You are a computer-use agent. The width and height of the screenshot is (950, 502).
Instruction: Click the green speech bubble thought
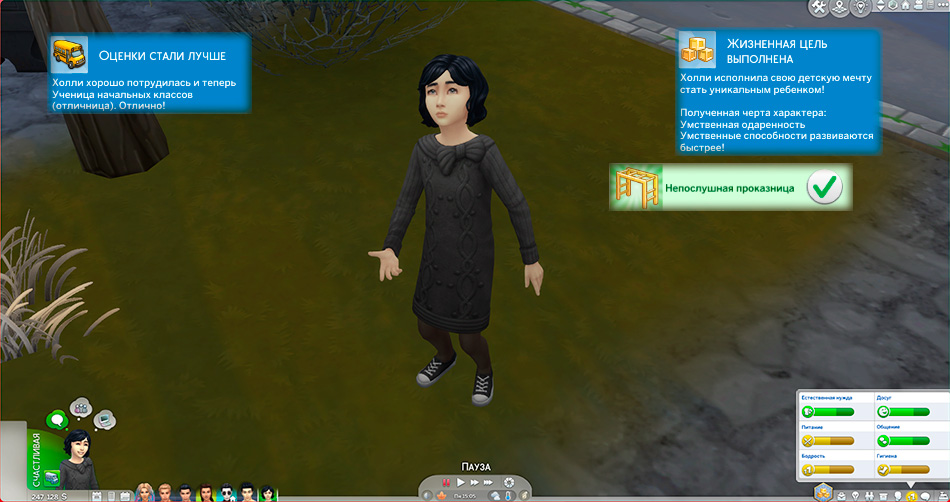pos(57,420)
